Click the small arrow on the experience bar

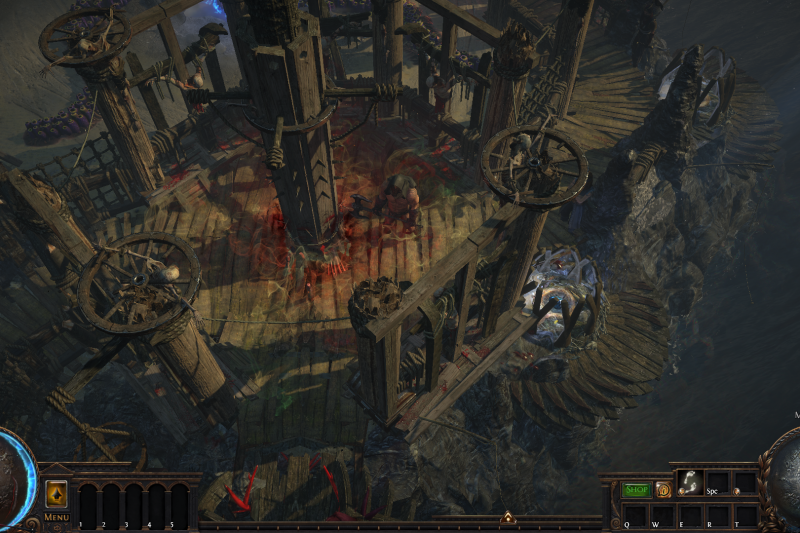click(x=508, y=518)
